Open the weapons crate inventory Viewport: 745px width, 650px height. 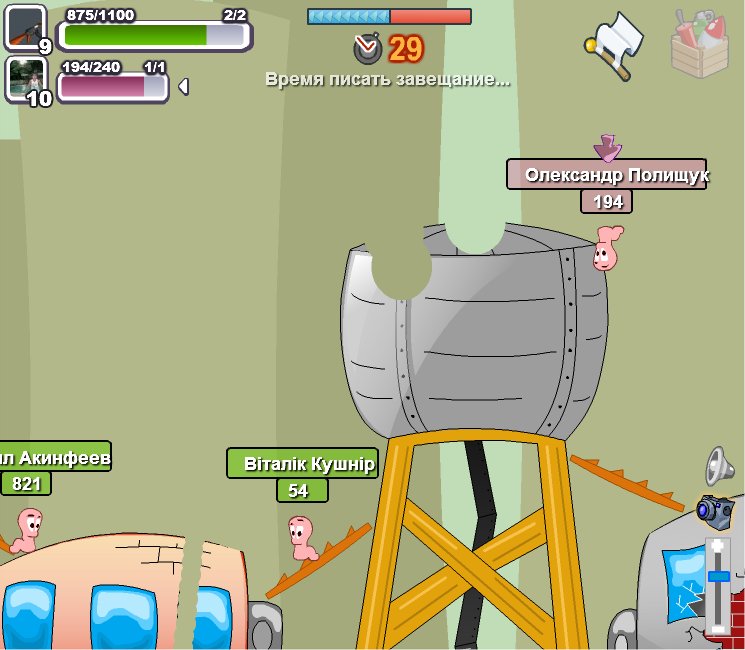tap(700, 44)
